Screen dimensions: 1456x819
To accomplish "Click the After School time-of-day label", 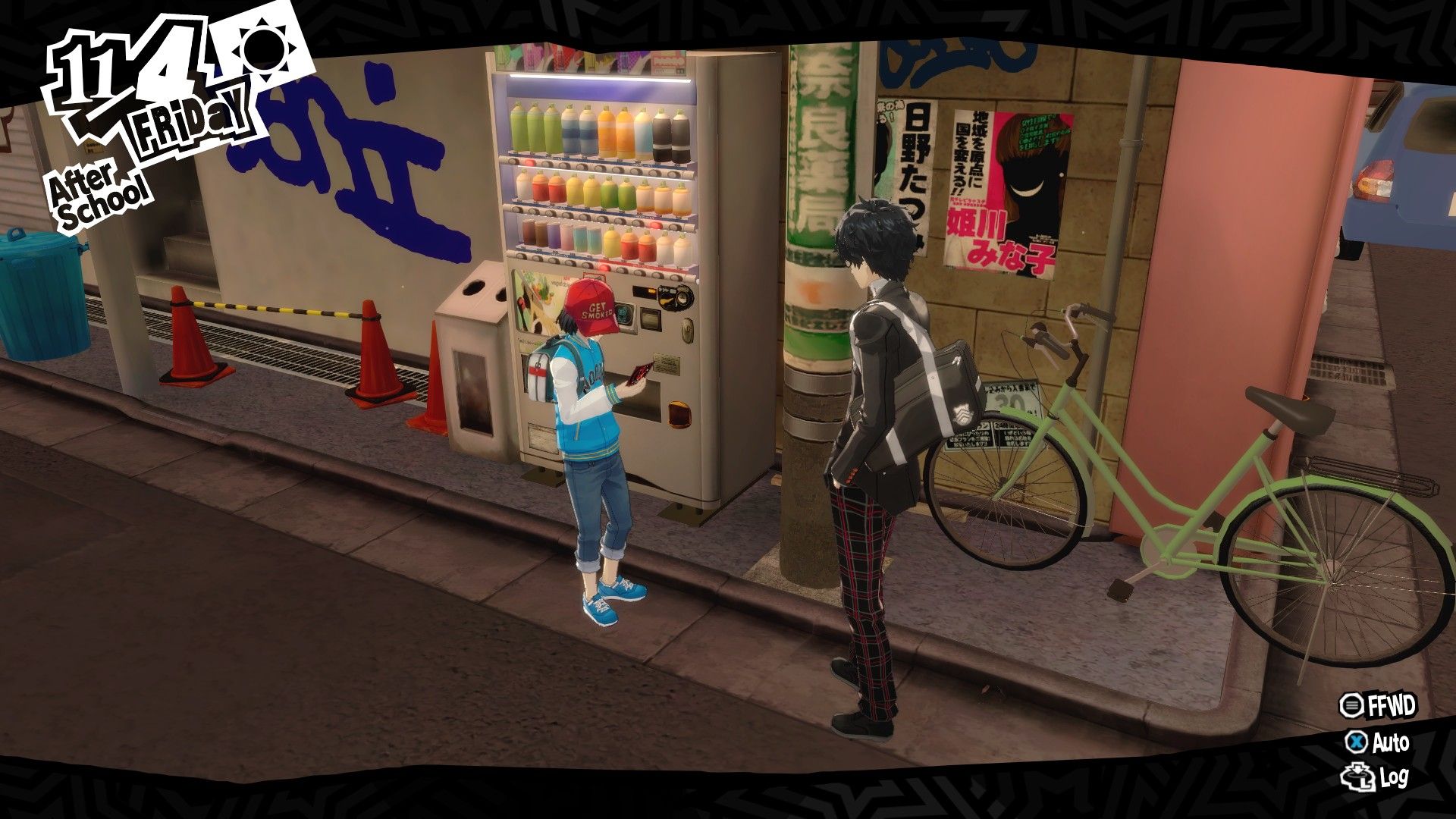I will click(x=95, y=190).
